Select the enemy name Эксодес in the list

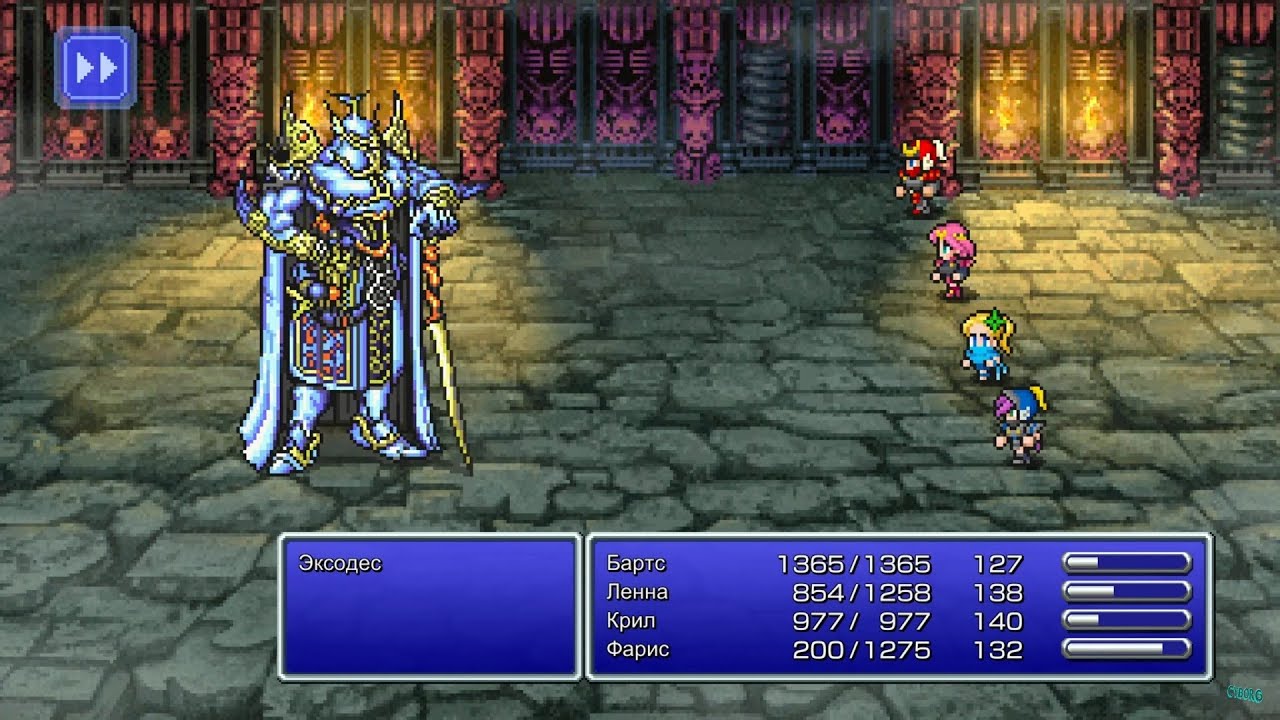click(340, 564)
